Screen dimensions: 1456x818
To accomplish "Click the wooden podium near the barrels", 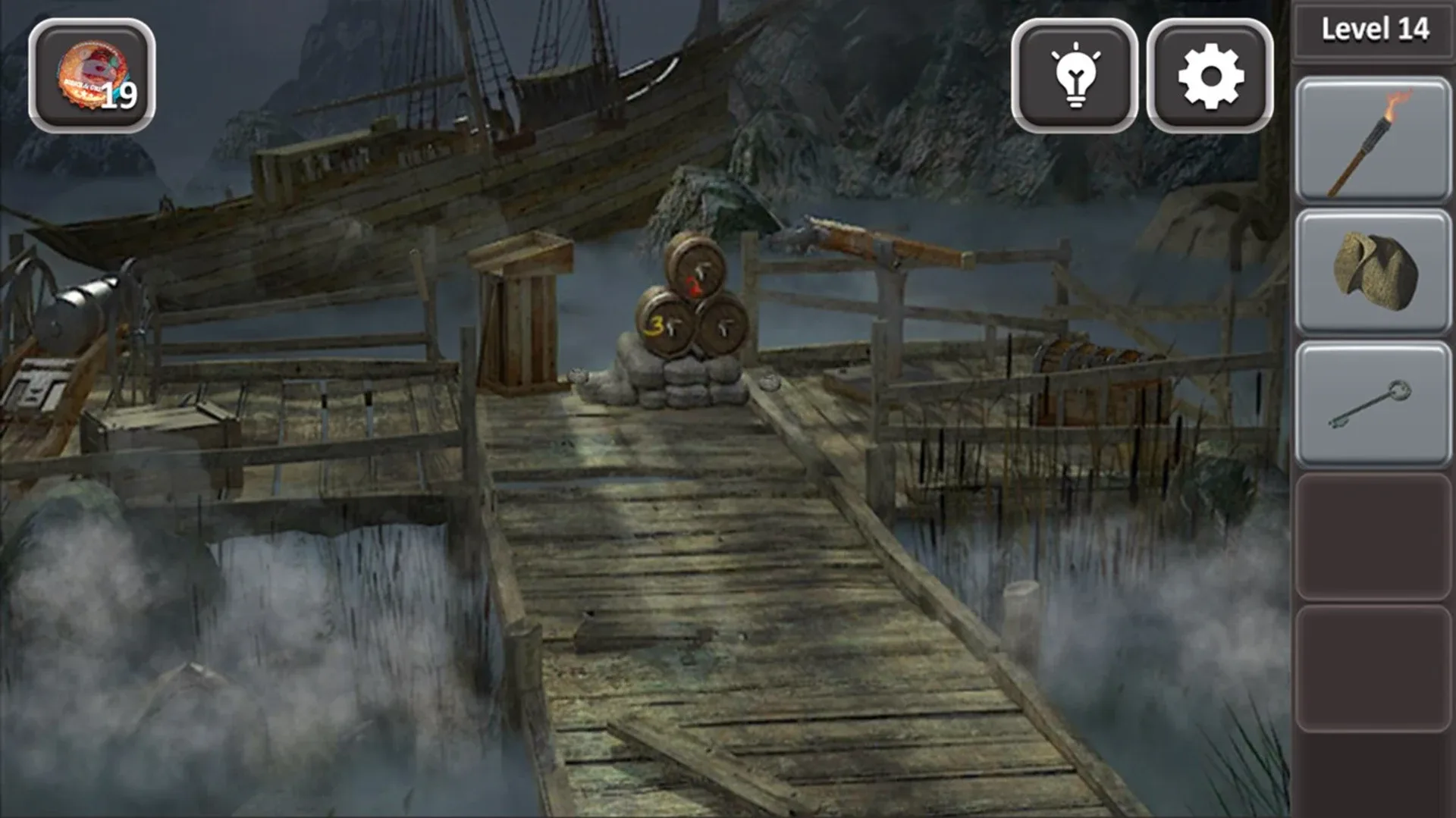I will coord(523,318).
